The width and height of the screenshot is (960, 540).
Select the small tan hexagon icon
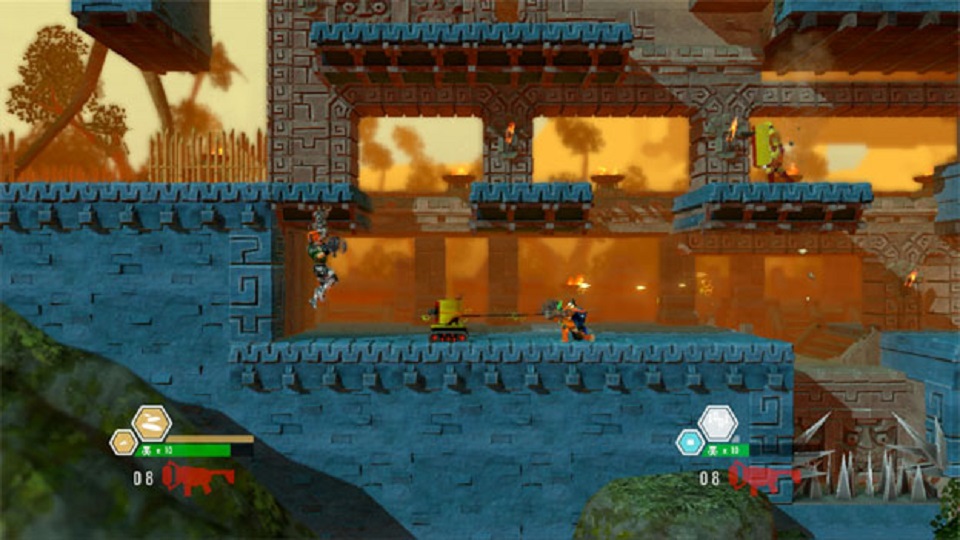(124, 441)
